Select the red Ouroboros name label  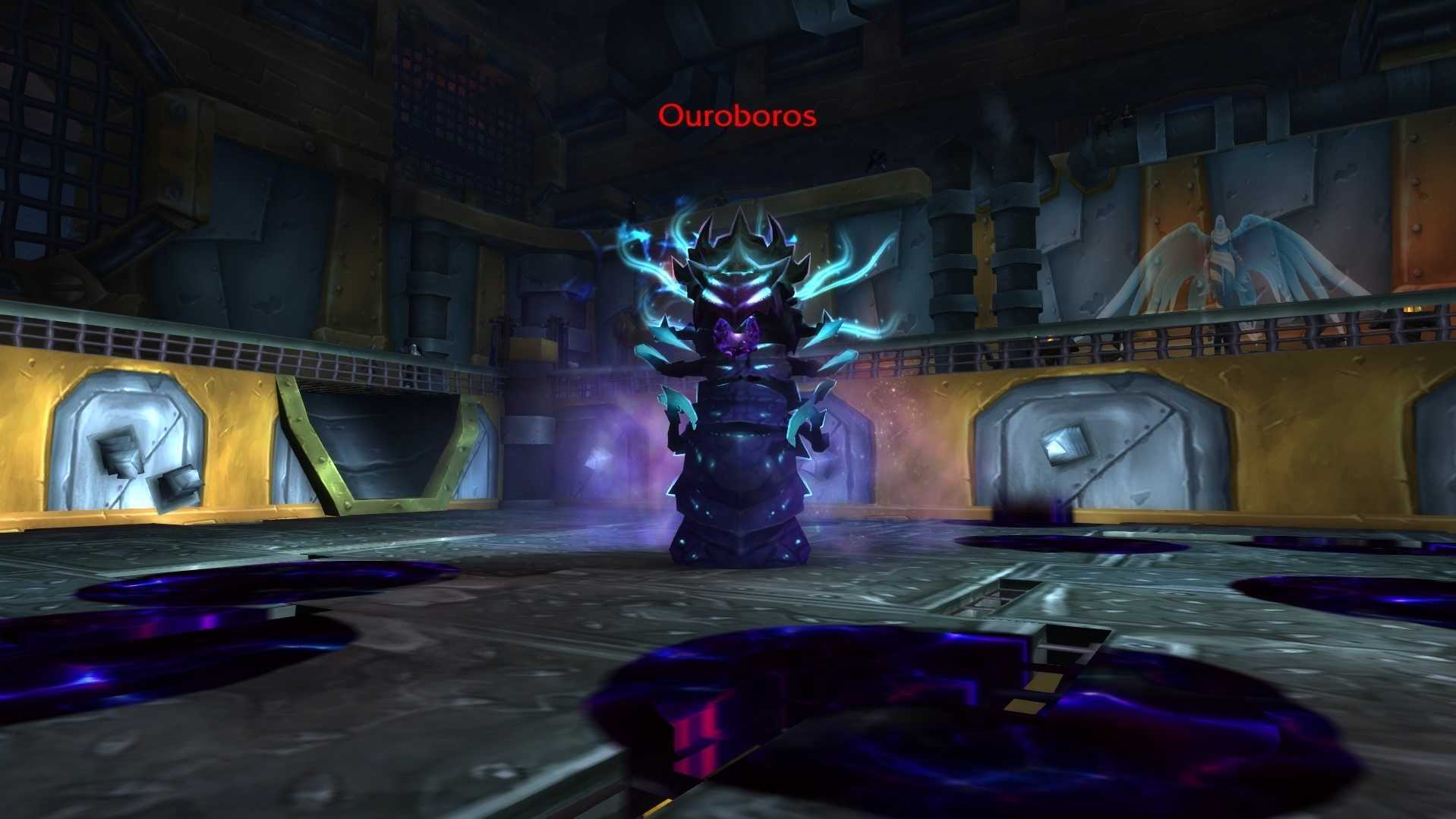pyautogui.click(x=737, y=116)
